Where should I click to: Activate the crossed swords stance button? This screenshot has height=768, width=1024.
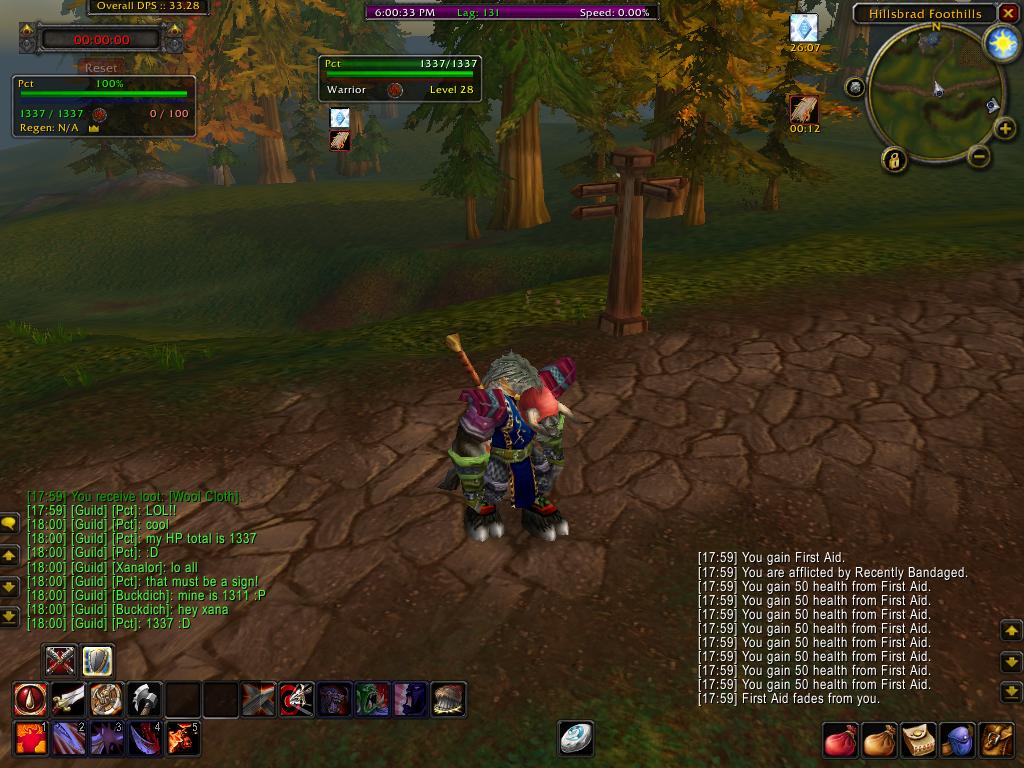click(61, 661)
